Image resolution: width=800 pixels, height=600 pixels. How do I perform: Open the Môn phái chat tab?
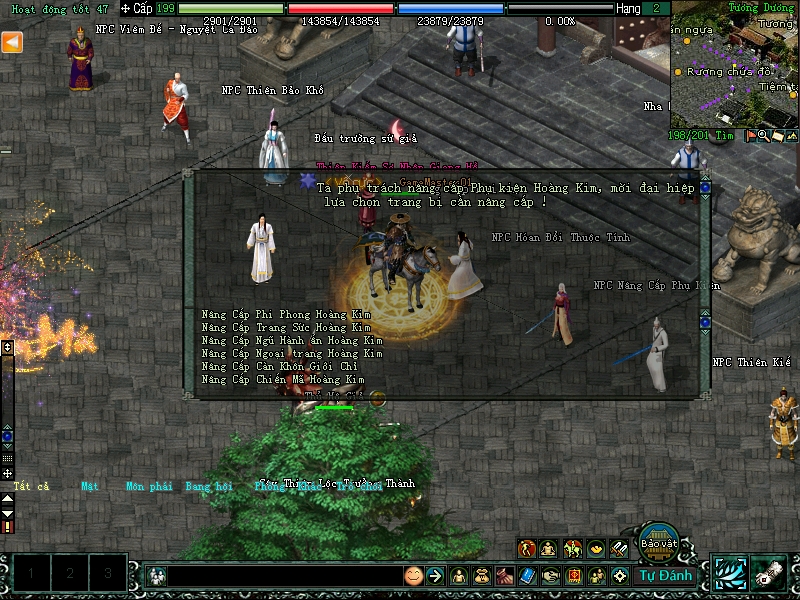click(x=149, y=487)
